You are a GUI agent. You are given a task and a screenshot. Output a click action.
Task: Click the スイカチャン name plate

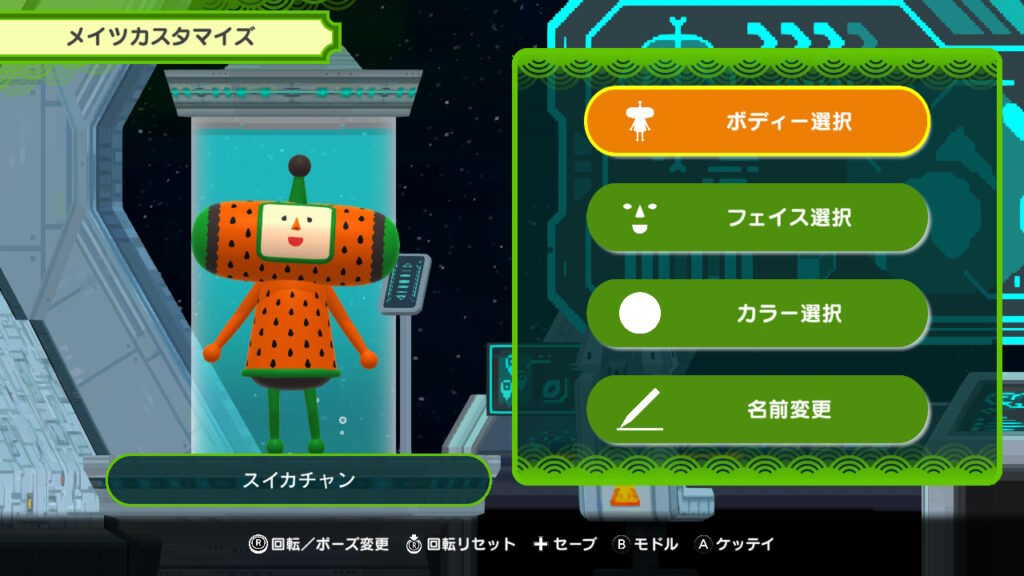[299, 480]
